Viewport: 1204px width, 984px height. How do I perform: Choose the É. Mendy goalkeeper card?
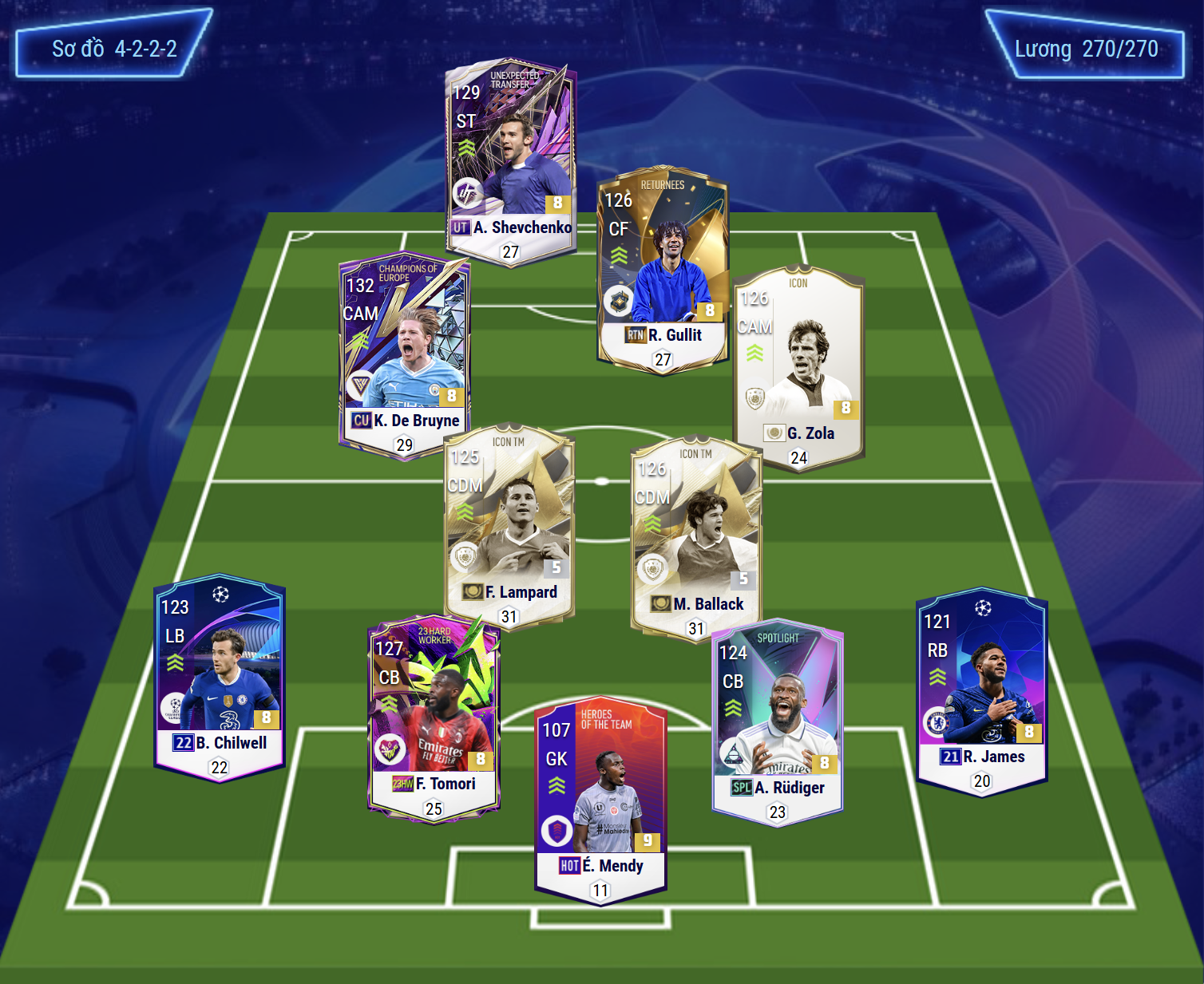click(600, 802)
